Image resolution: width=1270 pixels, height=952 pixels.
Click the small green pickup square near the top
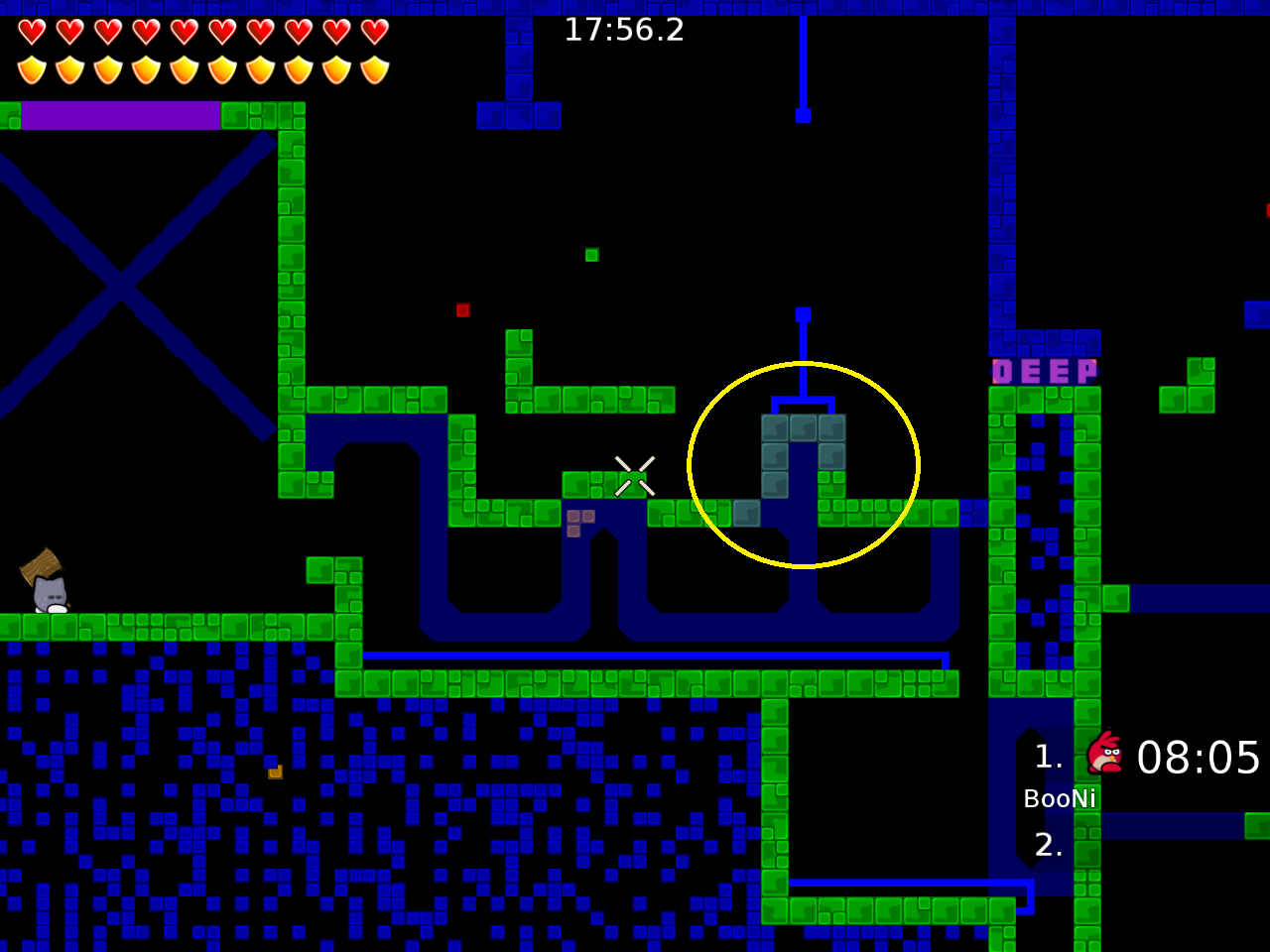592,255
